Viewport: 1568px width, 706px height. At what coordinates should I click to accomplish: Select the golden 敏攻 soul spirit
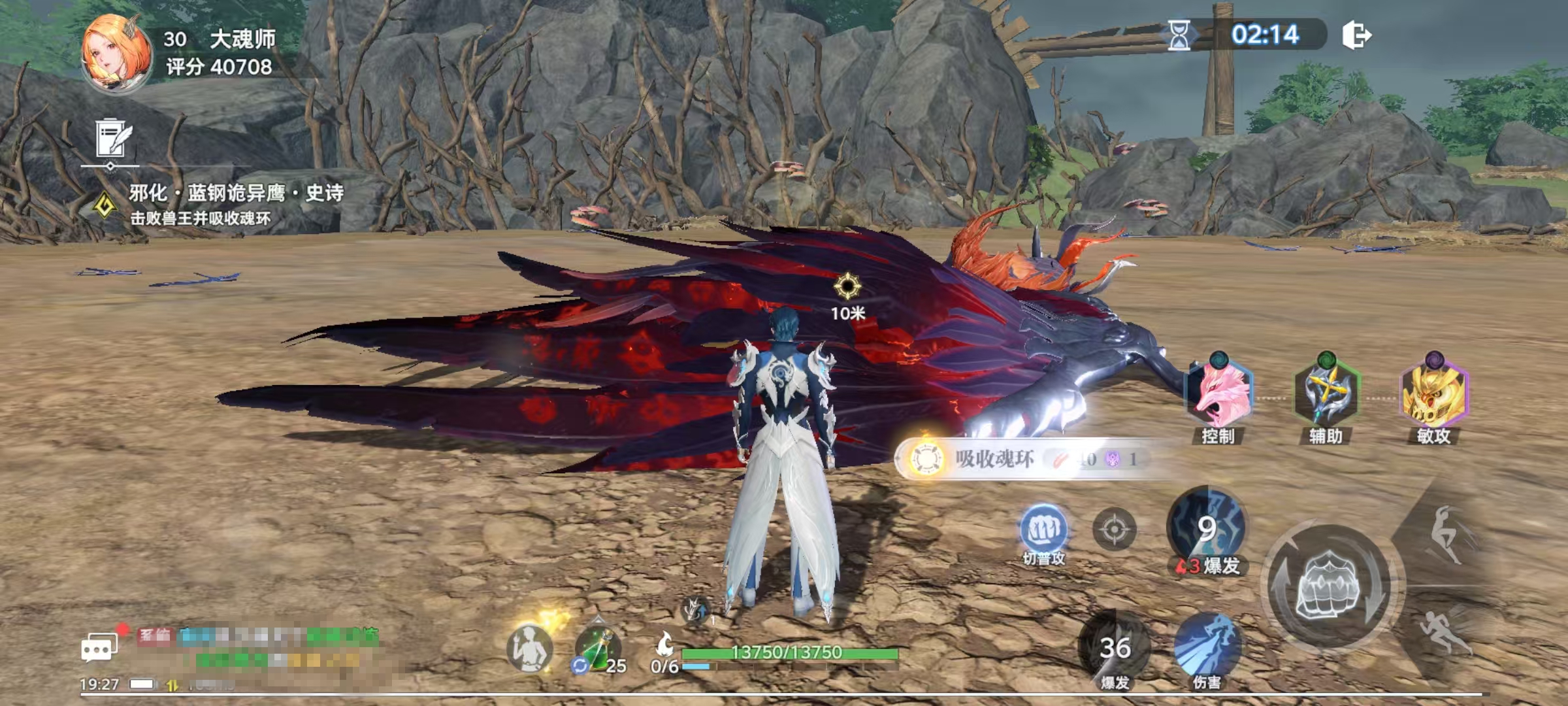[x=1434, y=395]
